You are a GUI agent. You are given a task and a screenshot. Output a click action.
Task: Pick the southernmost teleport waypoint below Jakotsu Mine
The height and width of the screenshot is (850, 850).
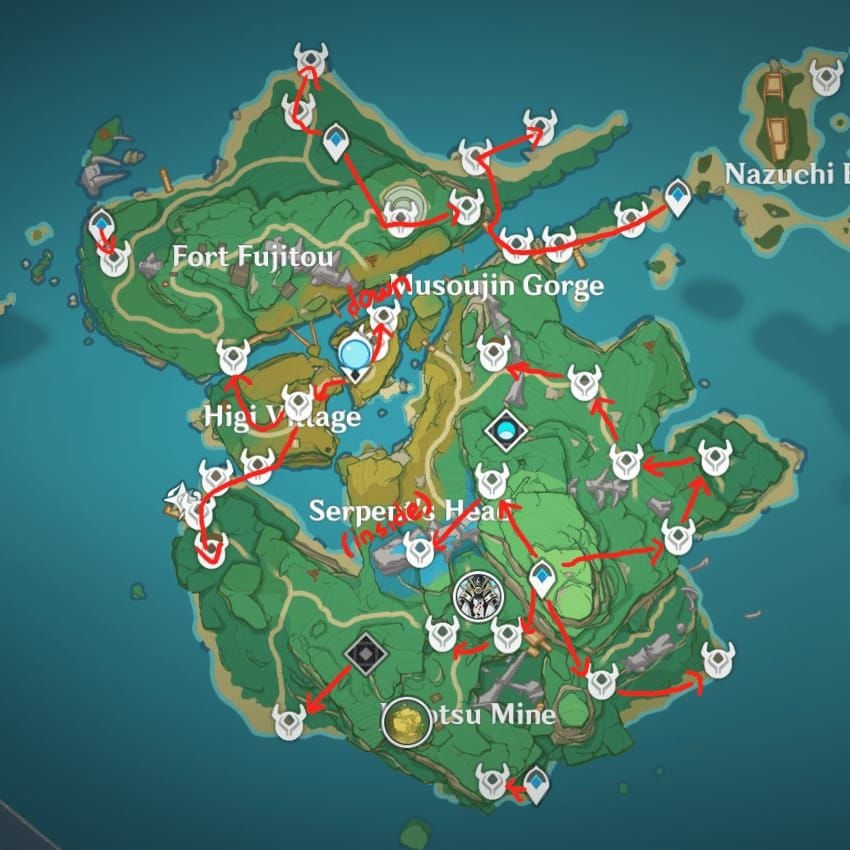pos(537,783)
